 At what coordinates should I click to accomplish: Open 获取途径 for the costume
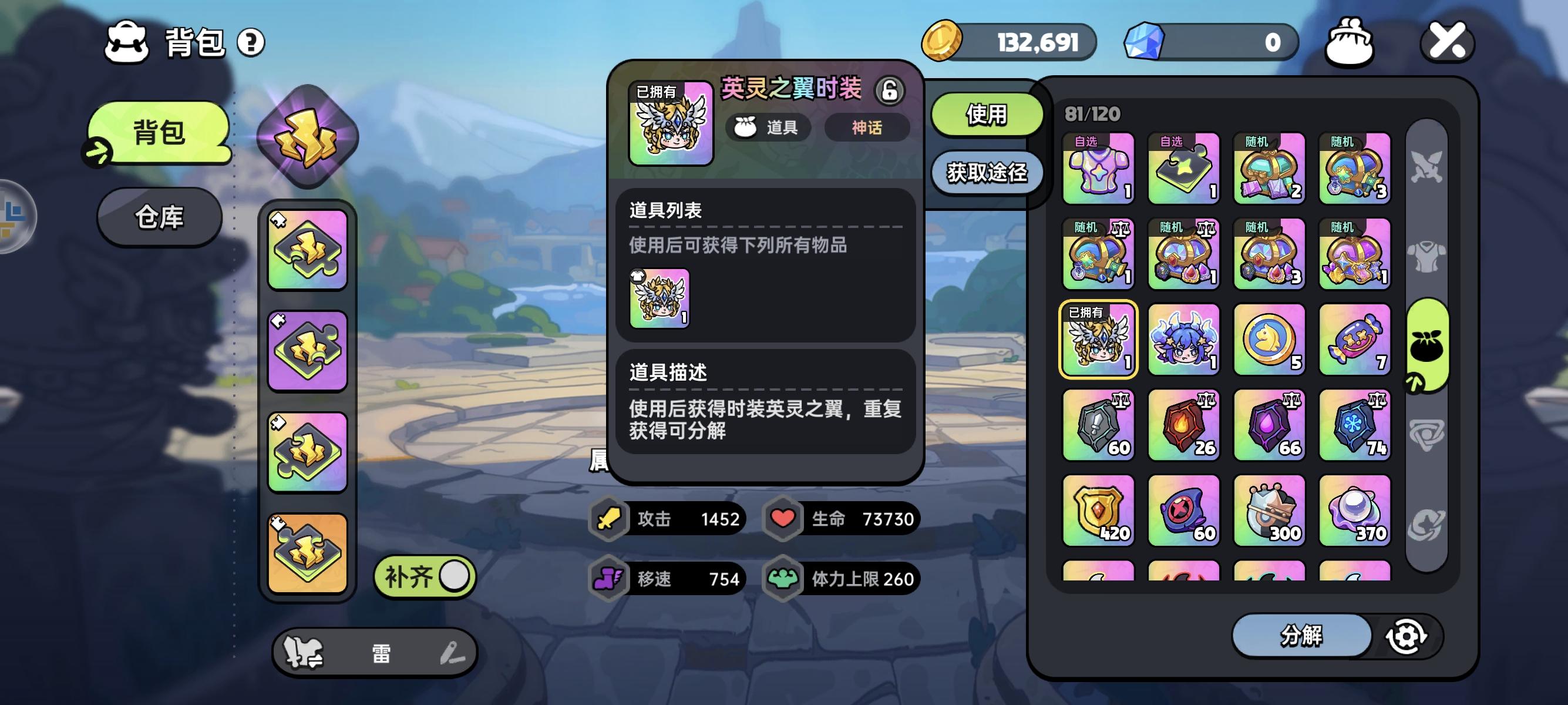click(x=987, y=172)
